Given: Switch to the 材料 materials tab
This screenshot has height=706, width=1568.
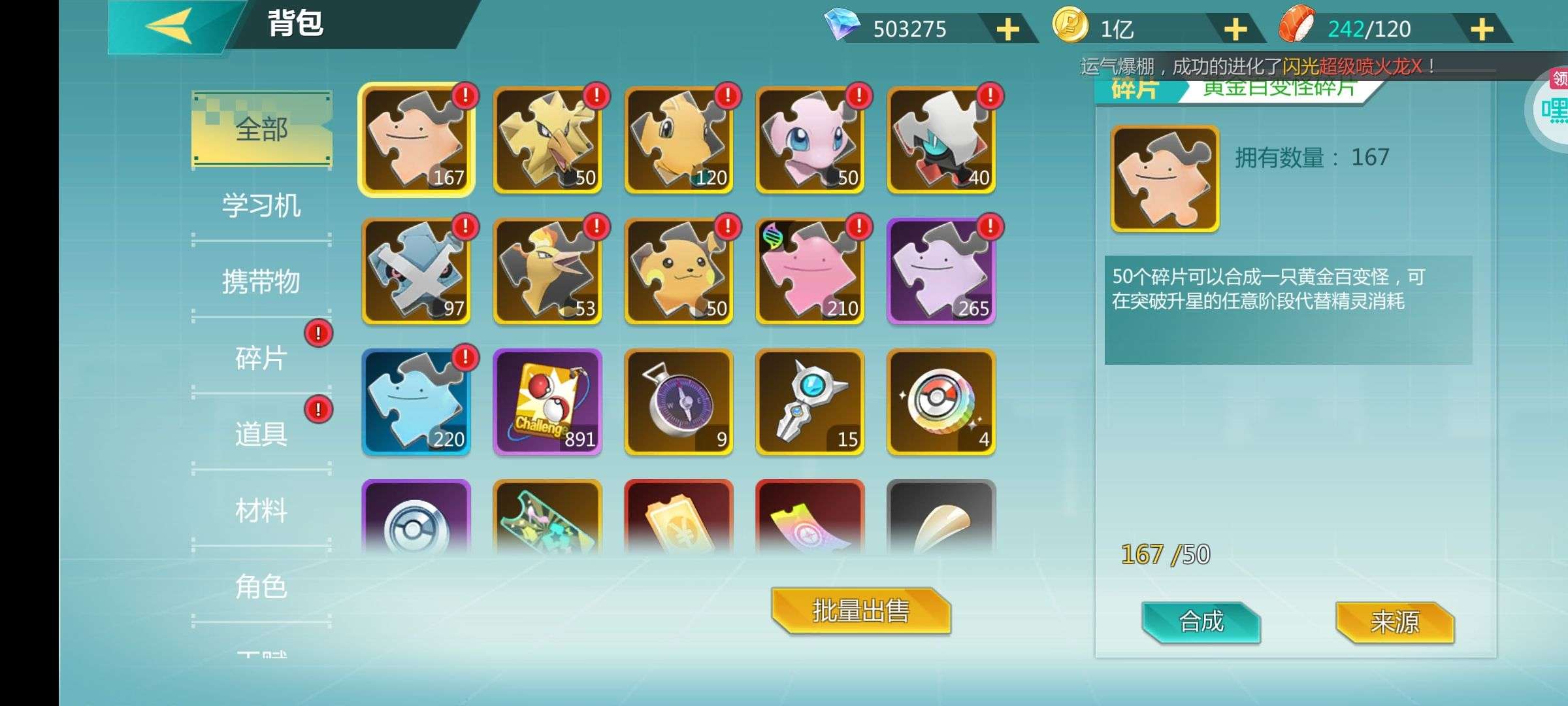Looking at the screenshot, I should tap(261, 510).
